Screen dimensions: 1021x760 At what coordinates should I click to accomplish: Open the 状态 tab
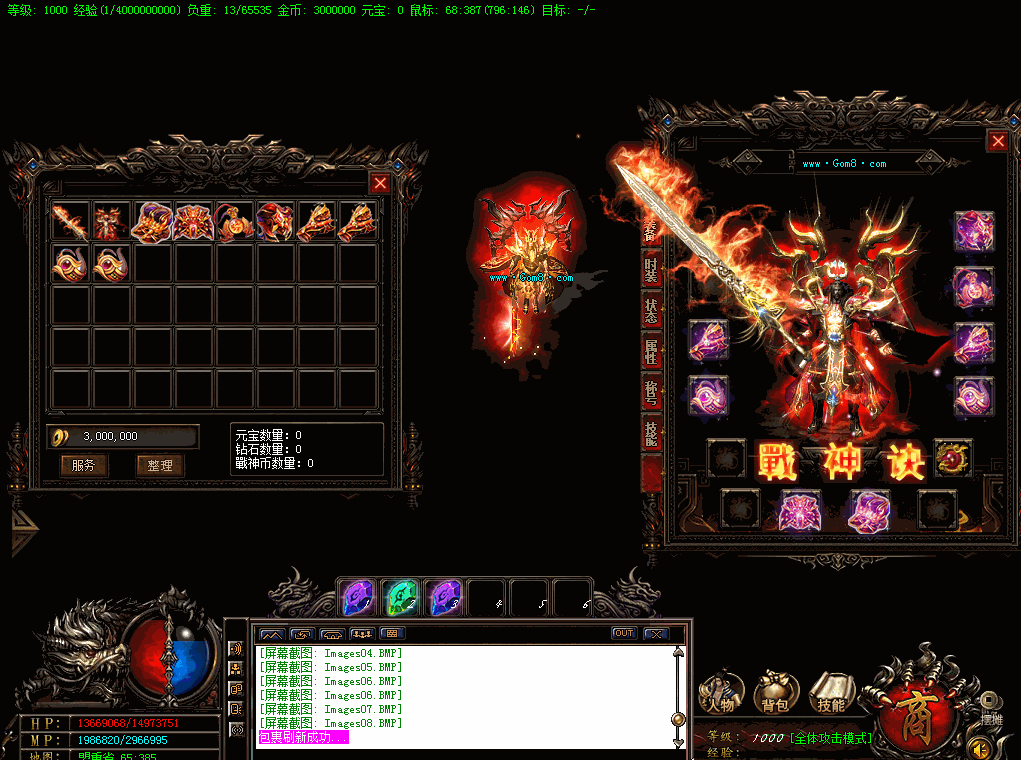pos(651,310)
